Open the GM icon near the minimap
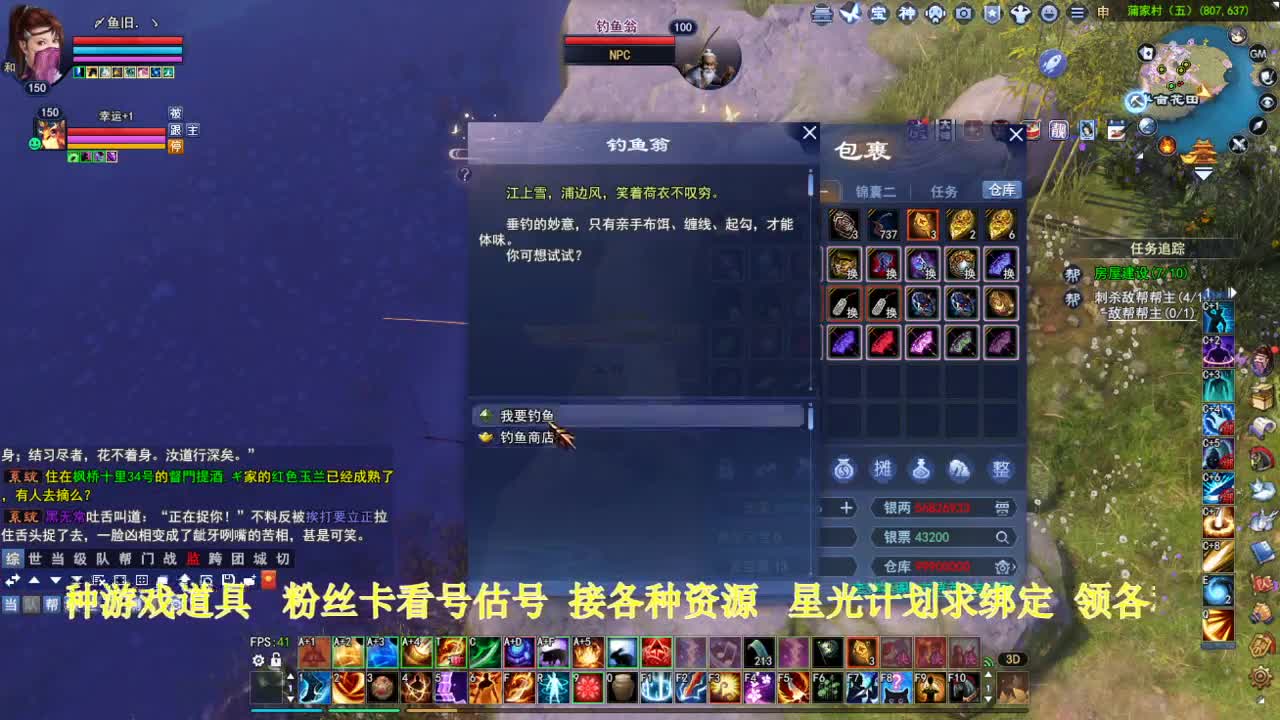 [x=1258, y=53]
